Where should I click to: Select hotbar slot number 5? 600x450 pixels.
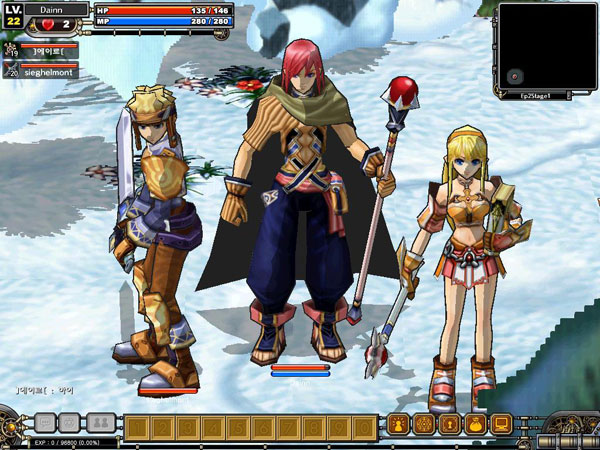[x=236, y=427]
